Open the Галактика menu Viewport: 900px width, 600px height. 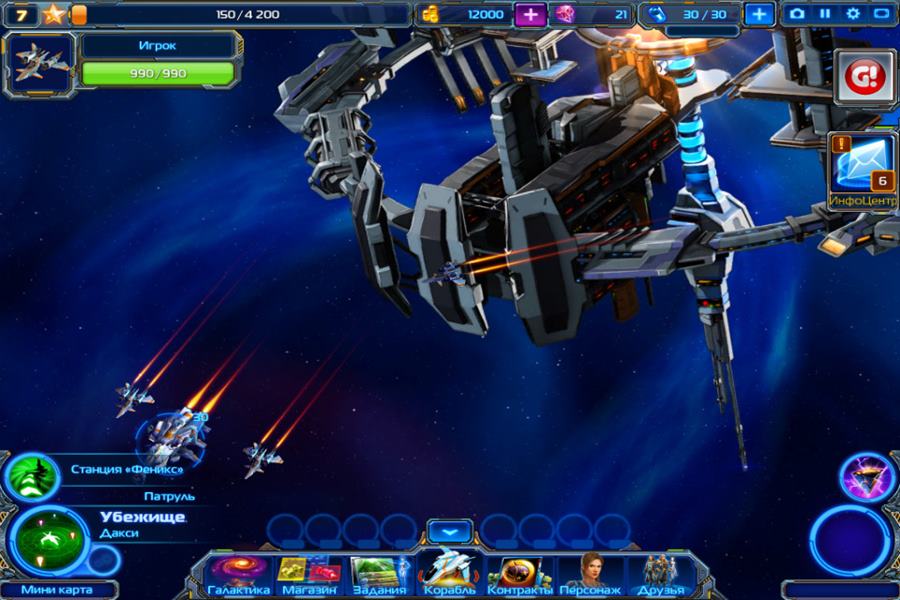tap(239, 575)
